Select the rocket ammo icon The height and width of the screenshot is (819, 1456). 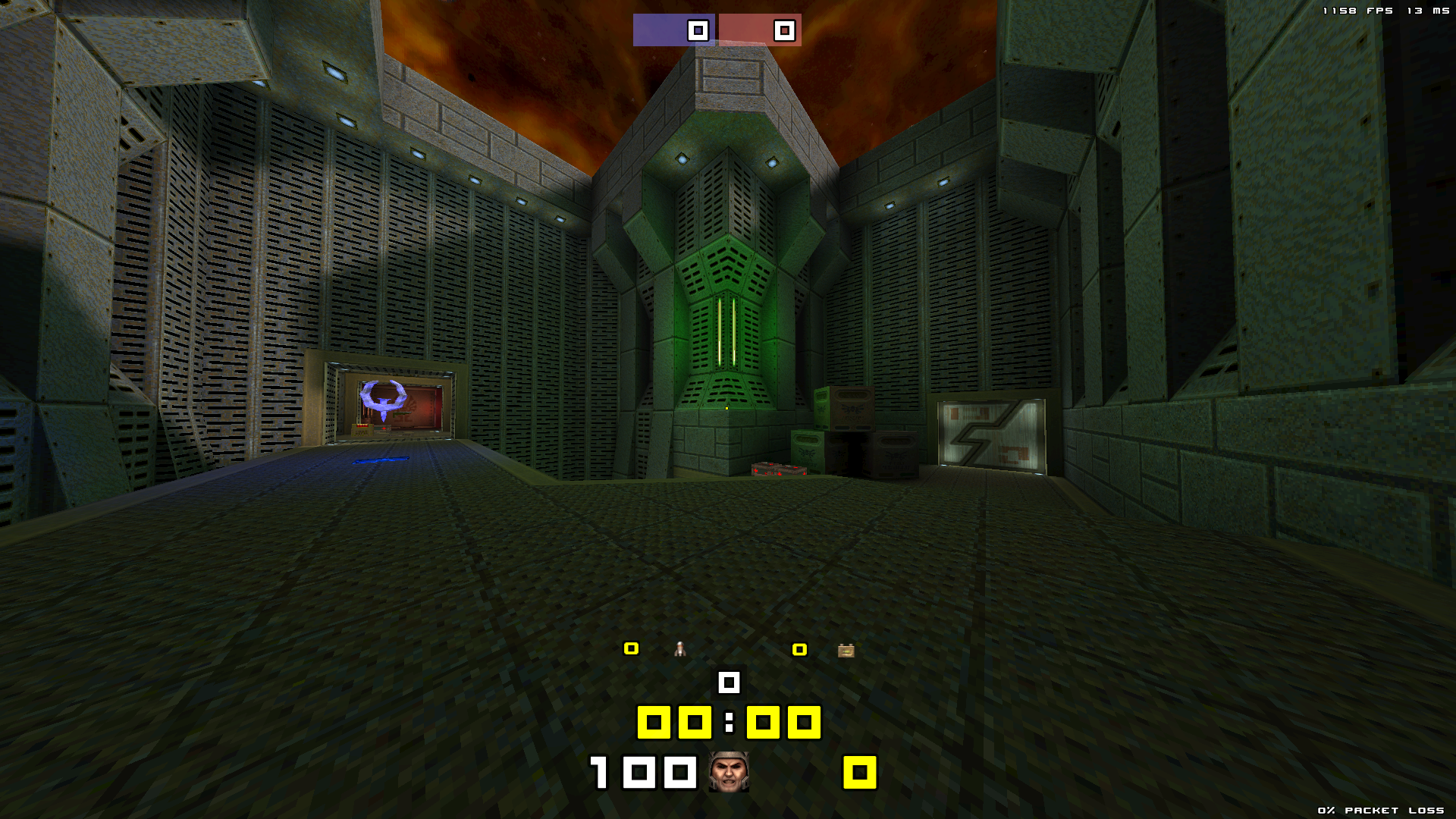pyautogui.click(x=680, y=649)
